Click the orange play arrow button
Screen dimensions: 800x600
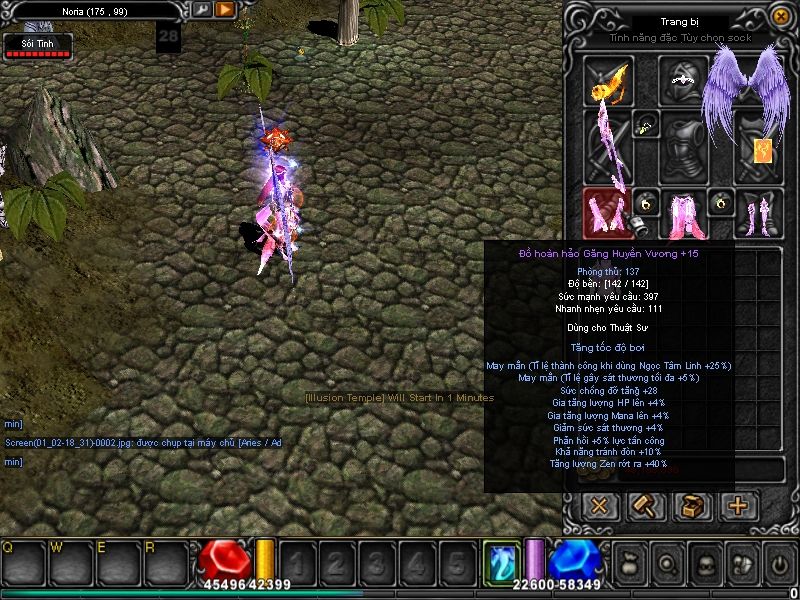(225, 10)
